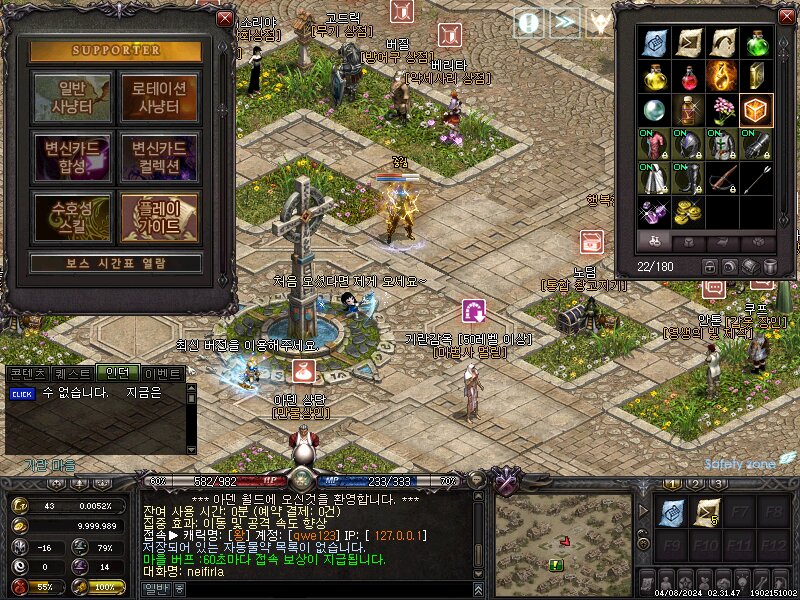Choose the 변신카드 컬렉션 button
Screen dimensions: 800x600
point(160,157)
